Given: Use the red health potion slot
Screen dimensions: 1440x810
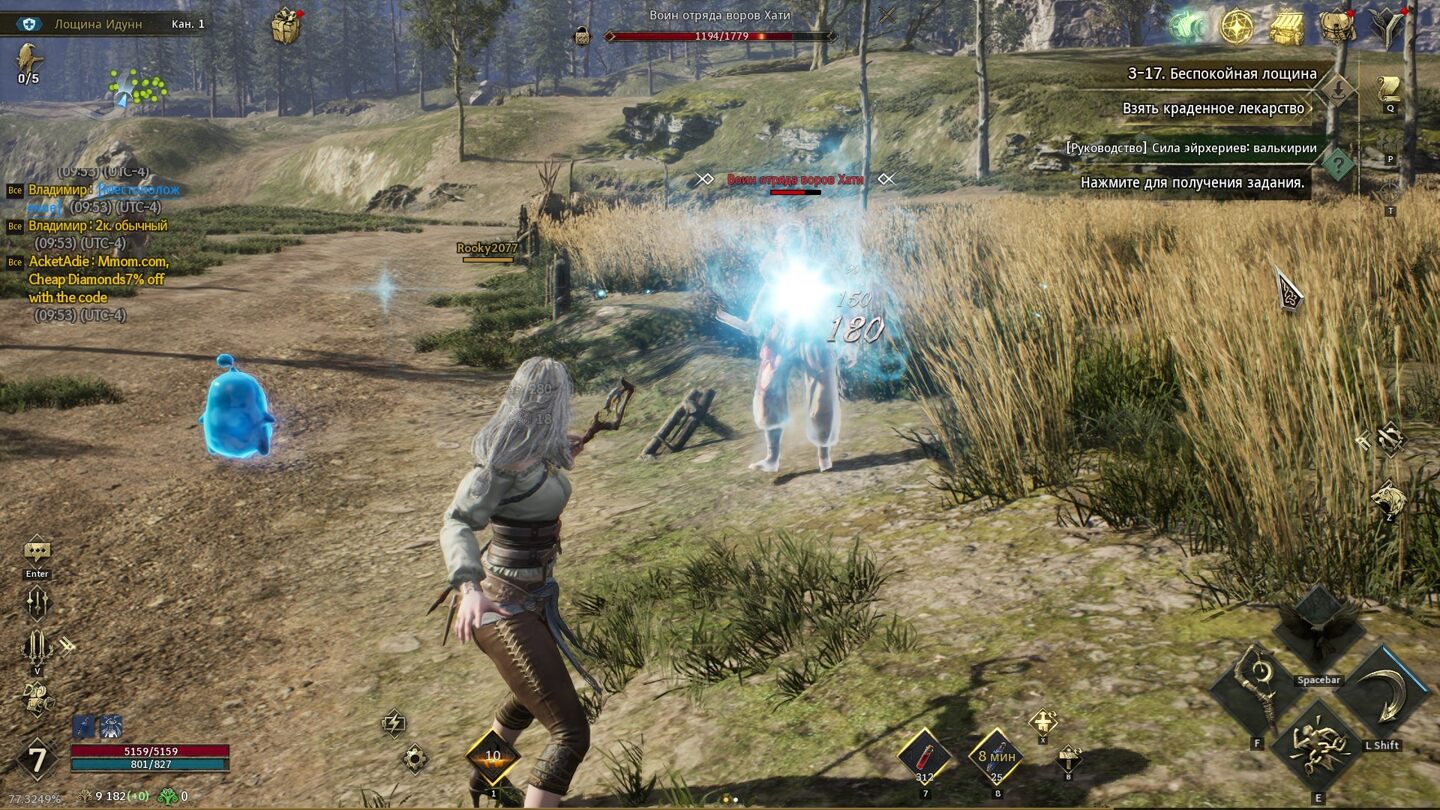Looking at the screenshot, I should (924, 754).
